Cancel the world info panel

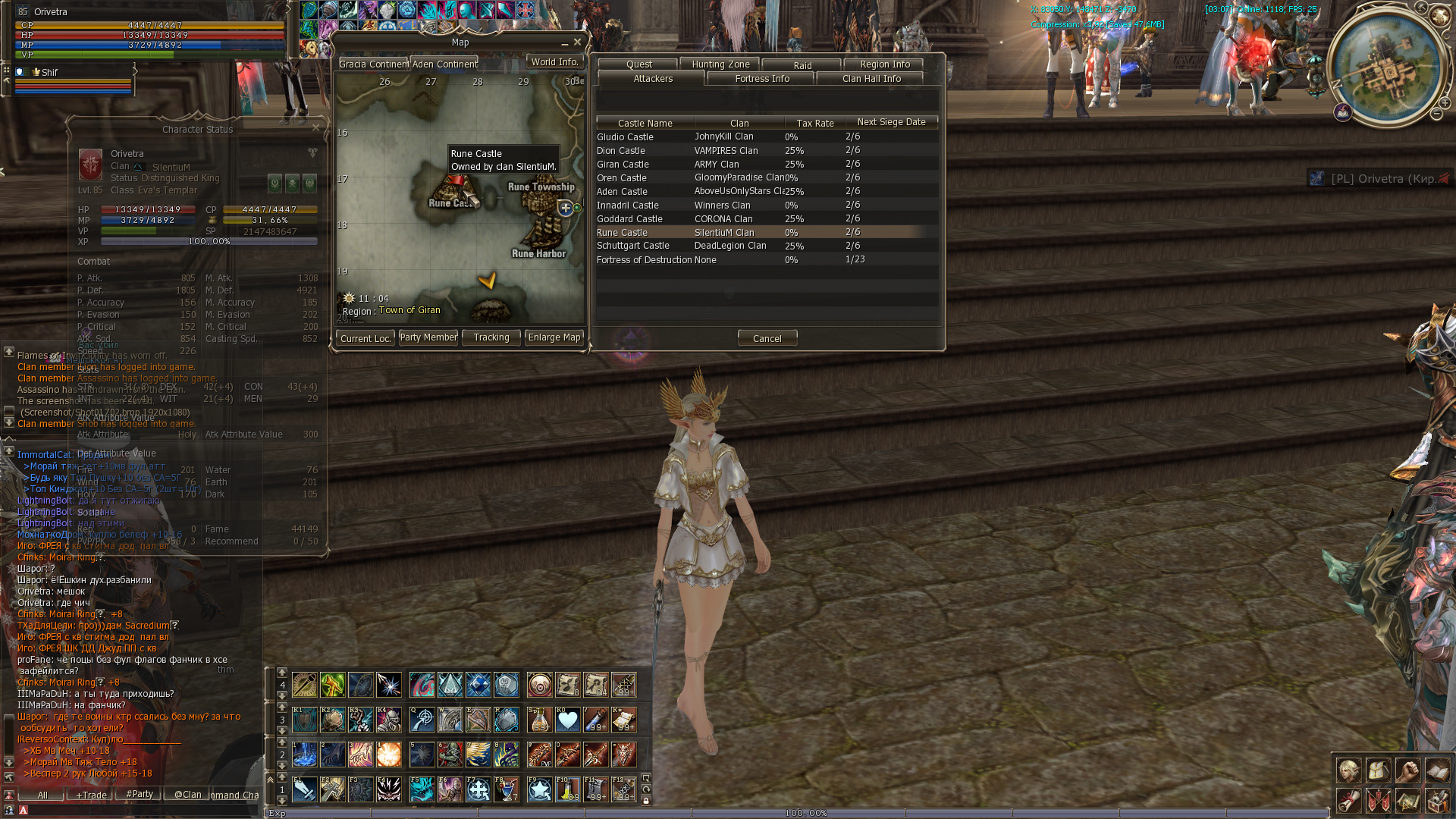[767, 338]
